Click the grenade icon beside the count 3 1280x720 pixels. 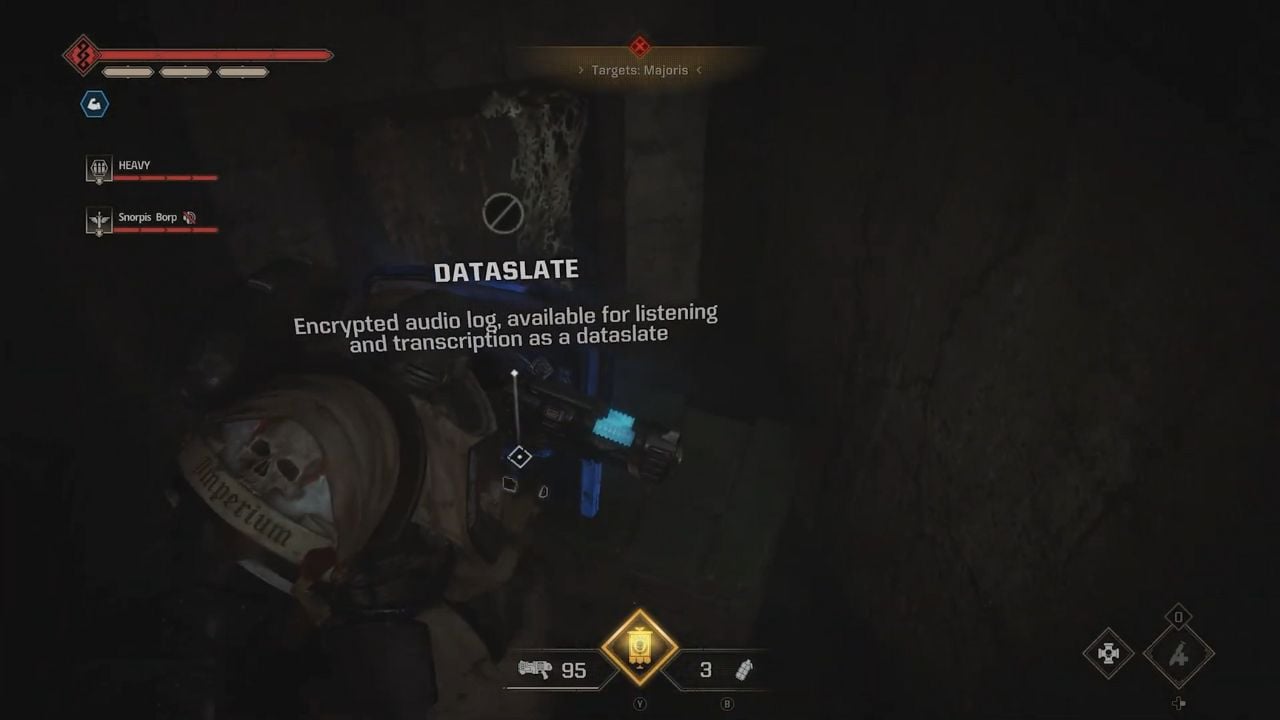click(744, 670)
